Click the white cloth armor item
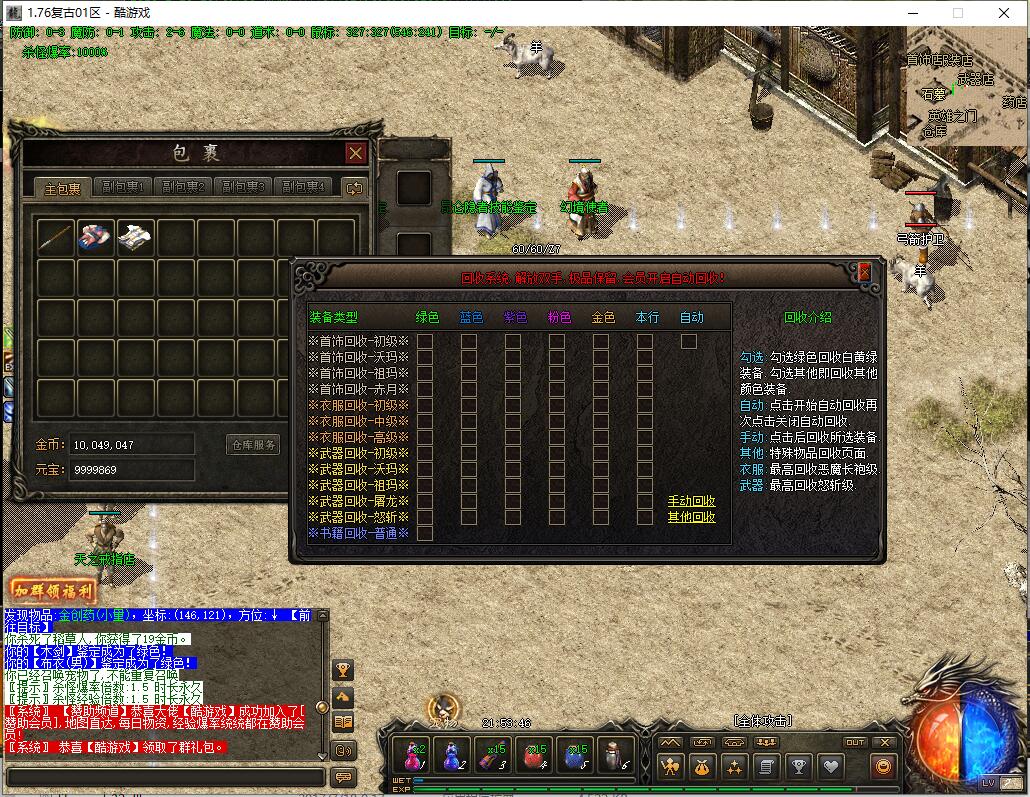Viewport: 1030px width, 797px height. 136,238
